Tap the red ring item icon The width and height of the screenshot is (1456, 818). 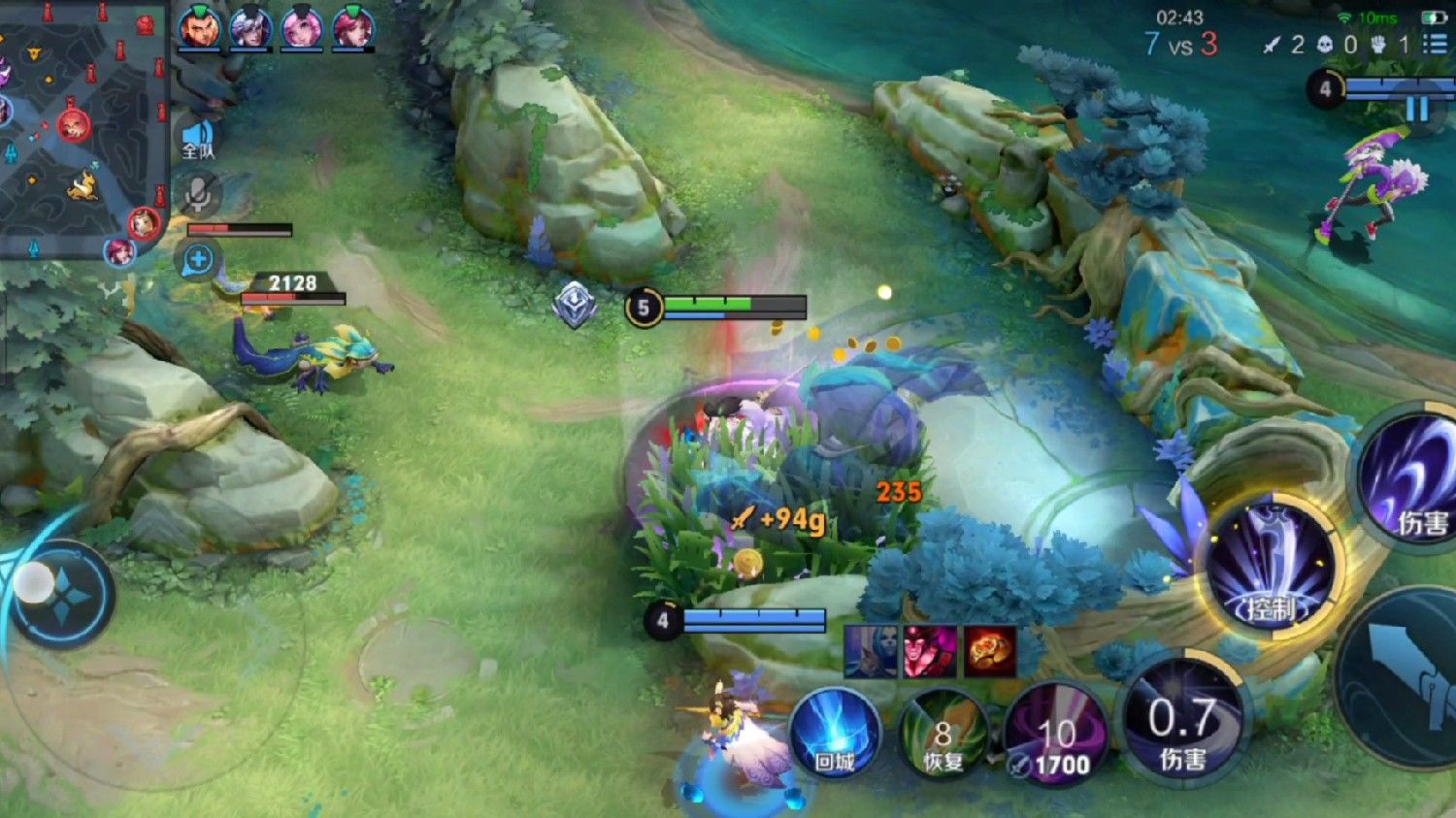pyautogui.click(x=989, y=650)
